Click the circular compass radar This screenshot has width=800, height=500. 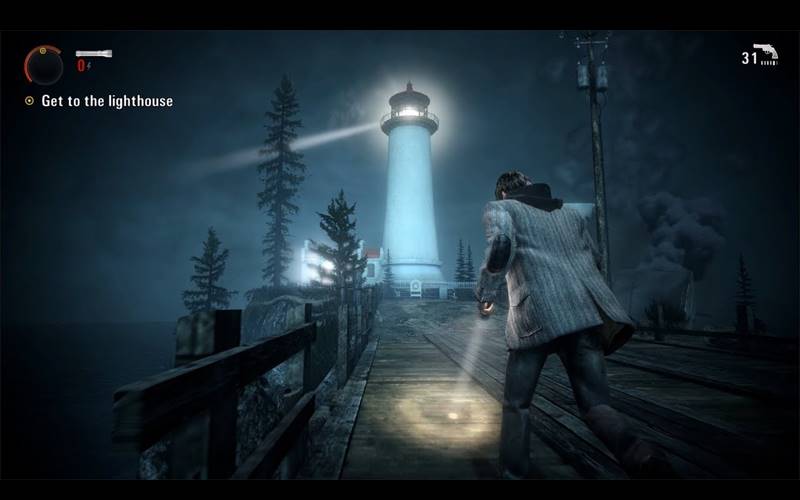pyautogui.click(x=44, y=65)
